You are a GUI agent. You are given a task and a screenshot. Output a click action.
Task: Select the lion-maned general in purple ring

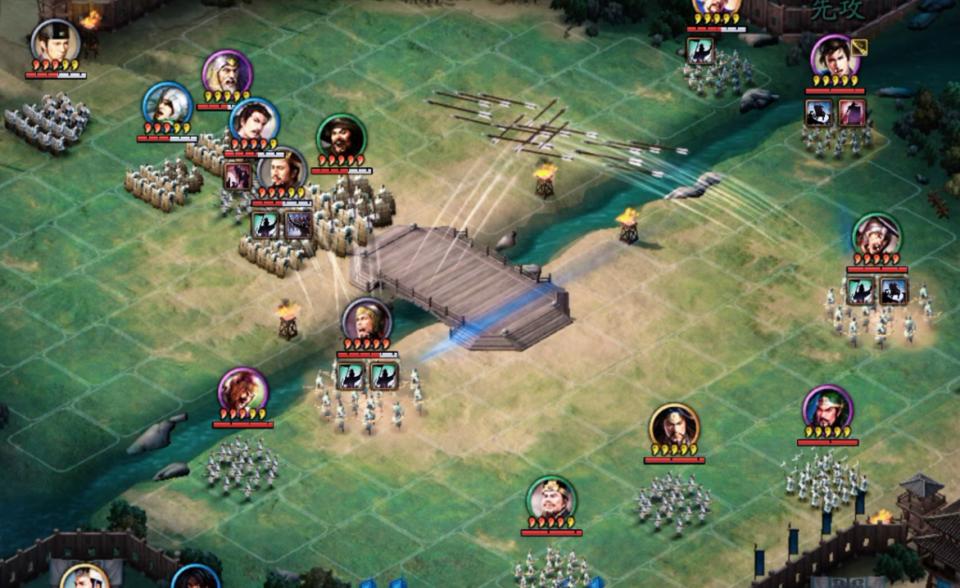[243, 391]
